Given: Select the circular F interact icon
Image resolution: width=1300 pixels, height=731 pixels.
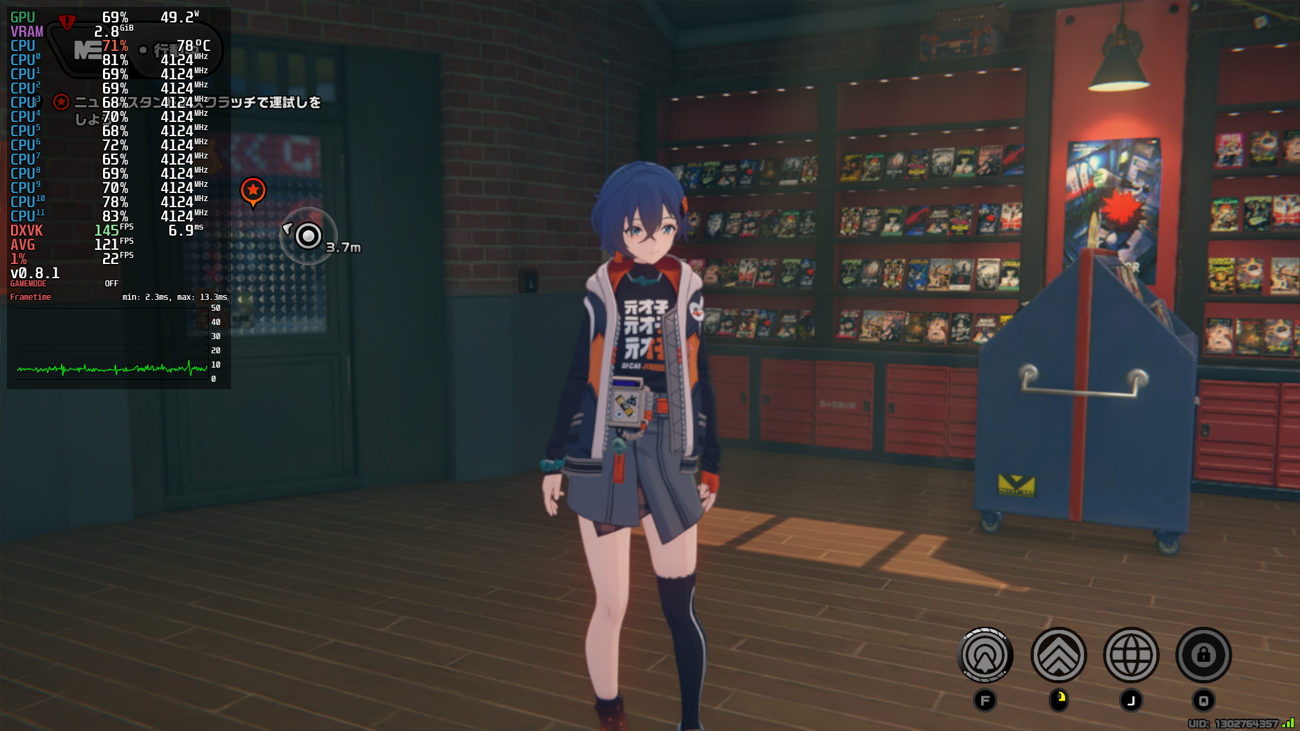Looking at the screenshot, I should click(985, 655).
